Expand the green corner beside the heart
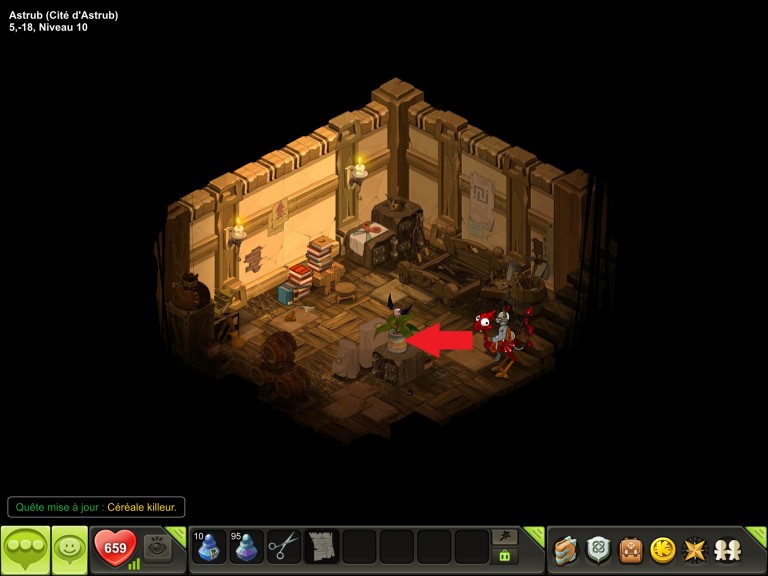Screen dimensions: 768x576 [177, 535]
